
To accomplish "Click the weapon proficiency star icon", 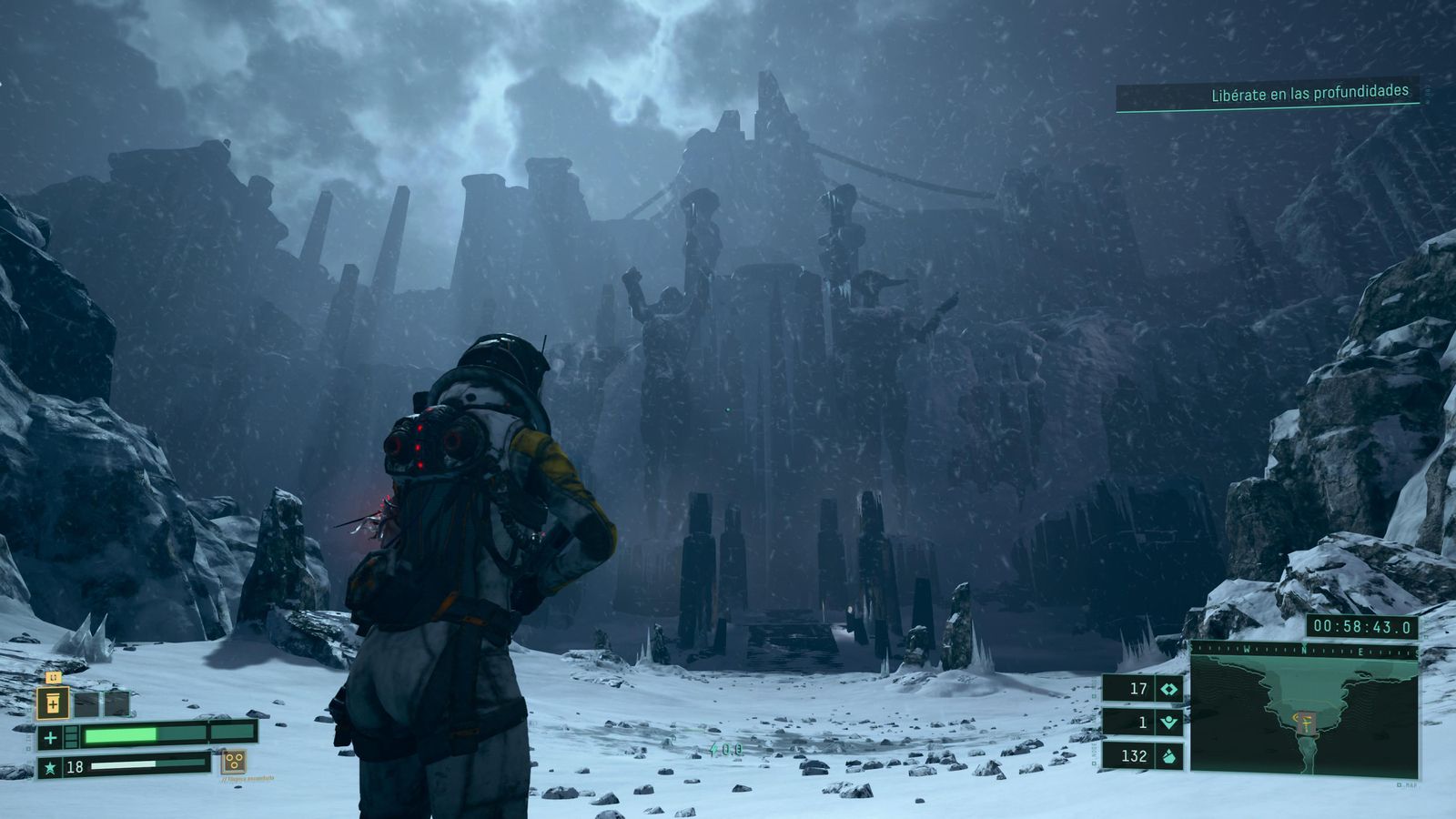I will click(50, 768).
